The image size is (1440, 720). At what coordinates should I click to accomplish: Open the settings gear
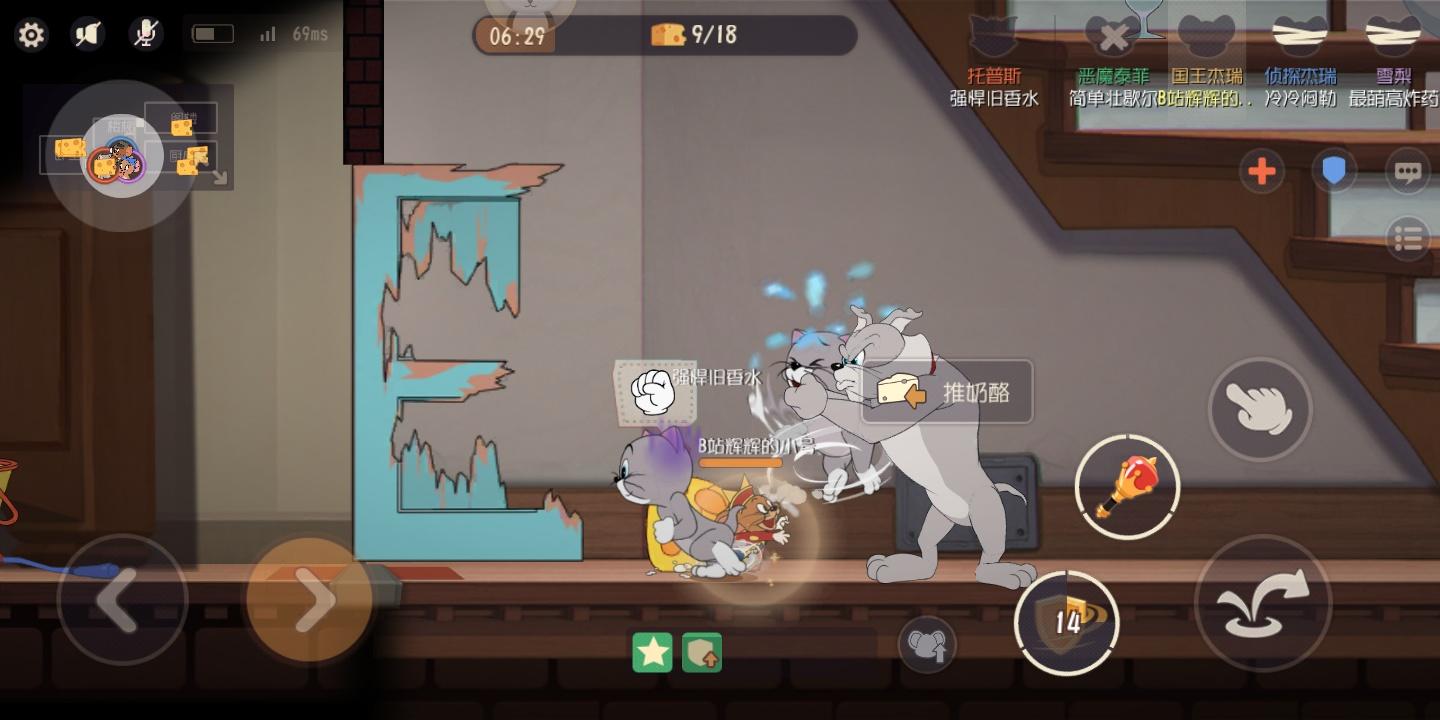[32, 33]
